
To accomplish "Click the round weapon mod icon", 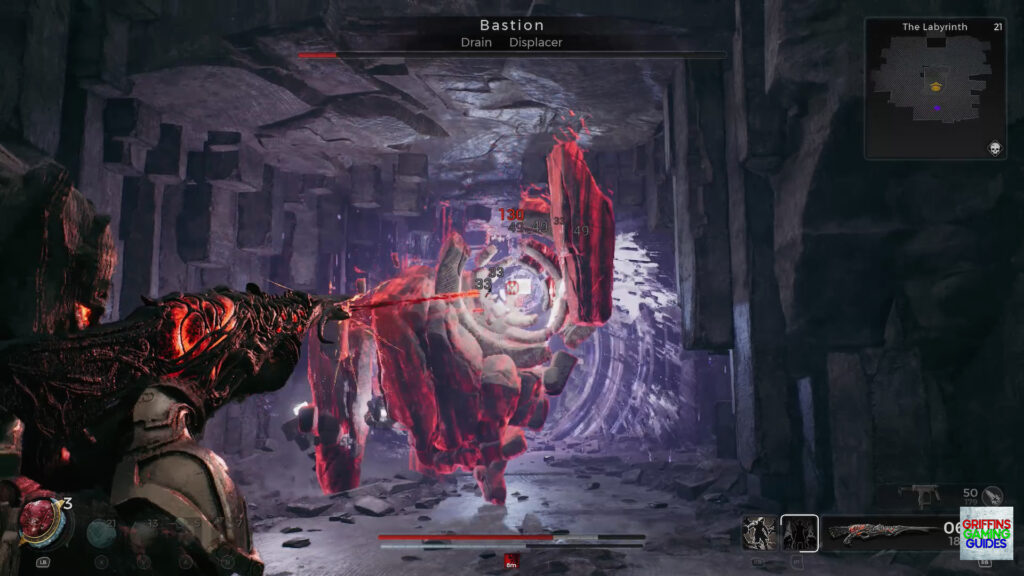I will pos(992,494).
